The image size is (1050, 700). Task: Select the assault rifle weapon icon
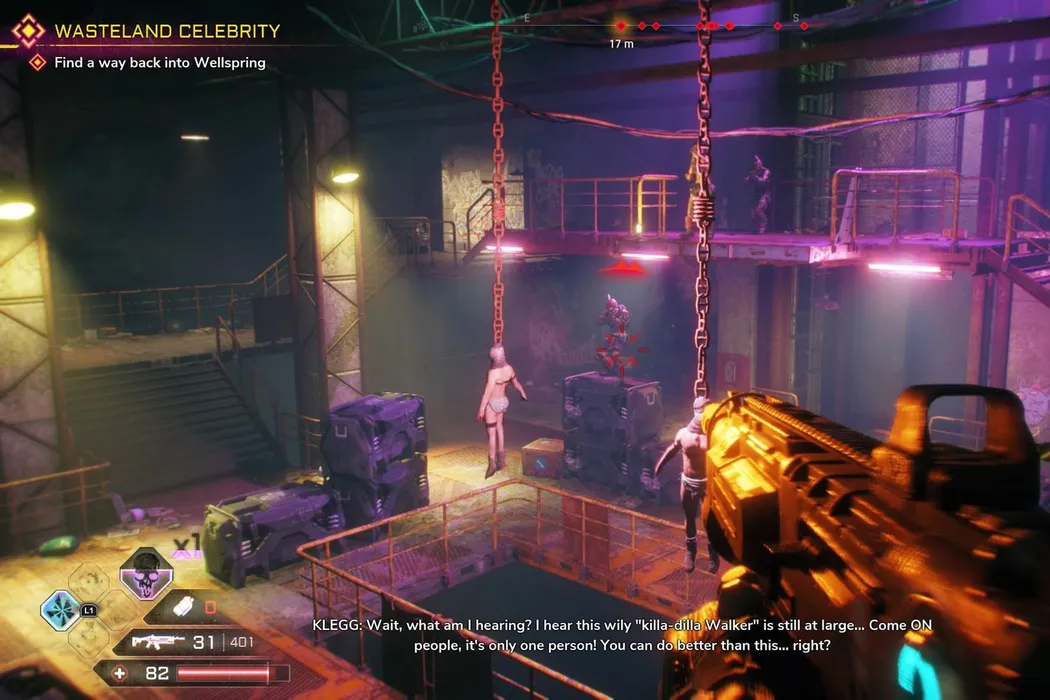point(158,641)
